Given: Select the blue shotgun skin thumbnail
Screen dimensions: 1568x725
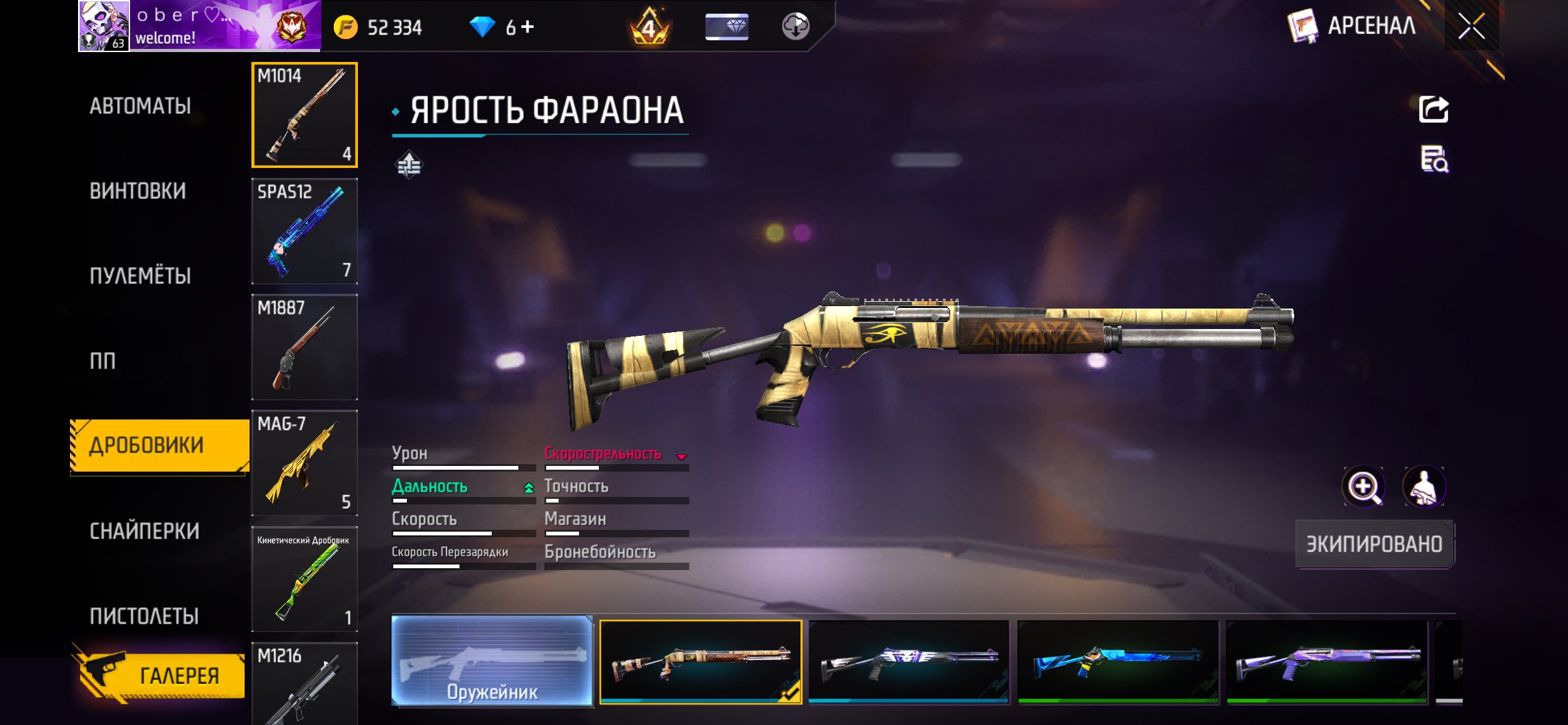Looking at the screenshot, I should click(x=1118, y=662).
